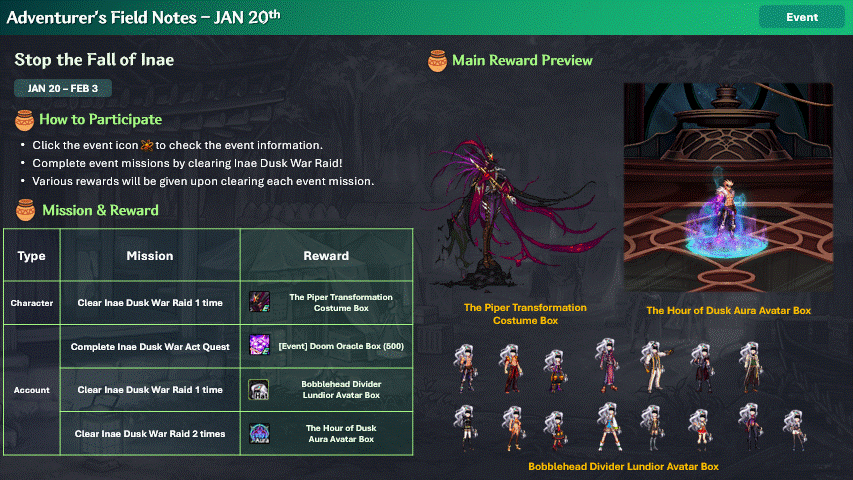Choose the Bobblehead Divider Lundior Avatar Box icon
853x480 pixels.
(x=260, y=390)
